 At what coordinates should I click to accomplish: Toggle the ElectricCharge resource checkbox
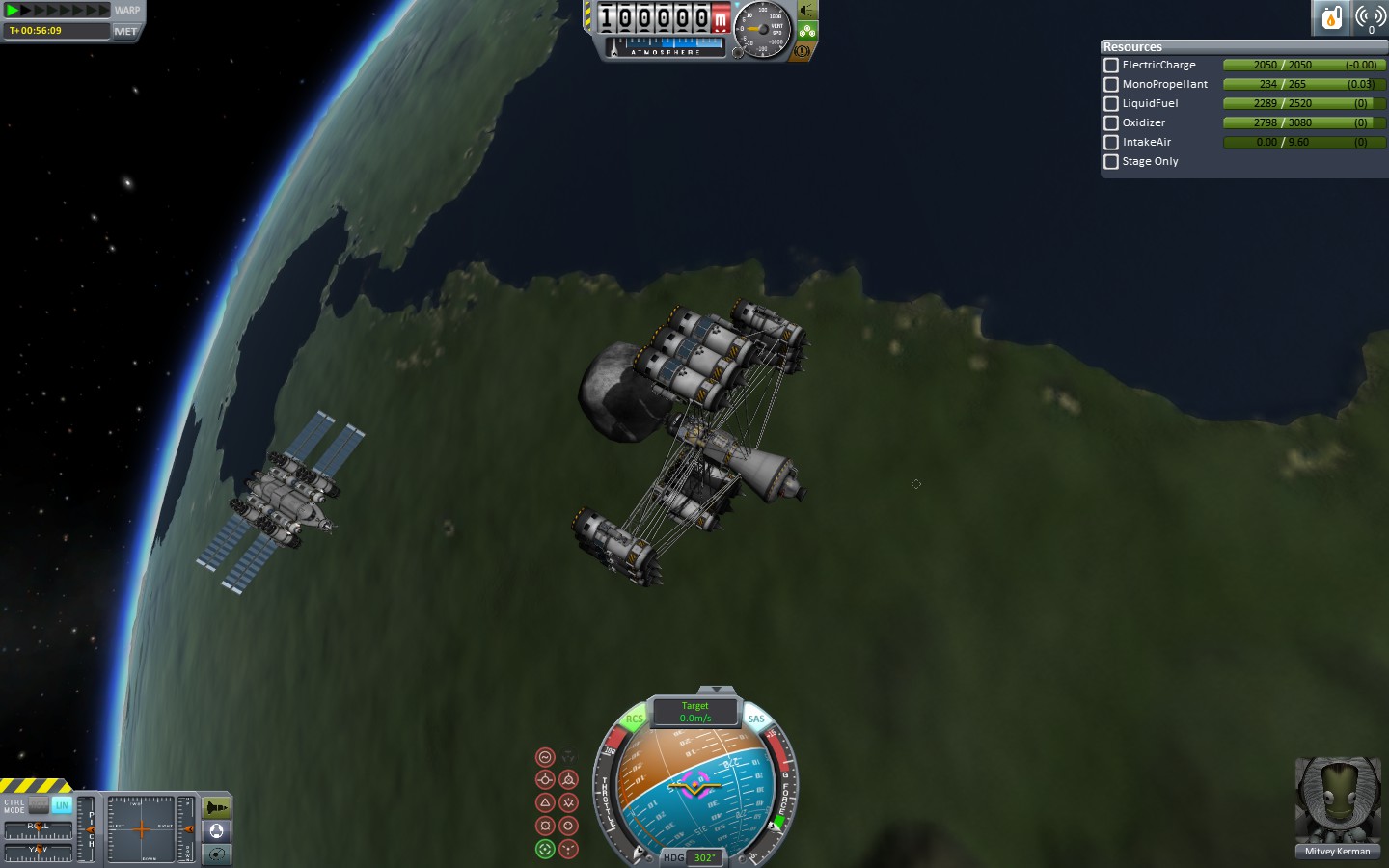(x=1111, y=66)
